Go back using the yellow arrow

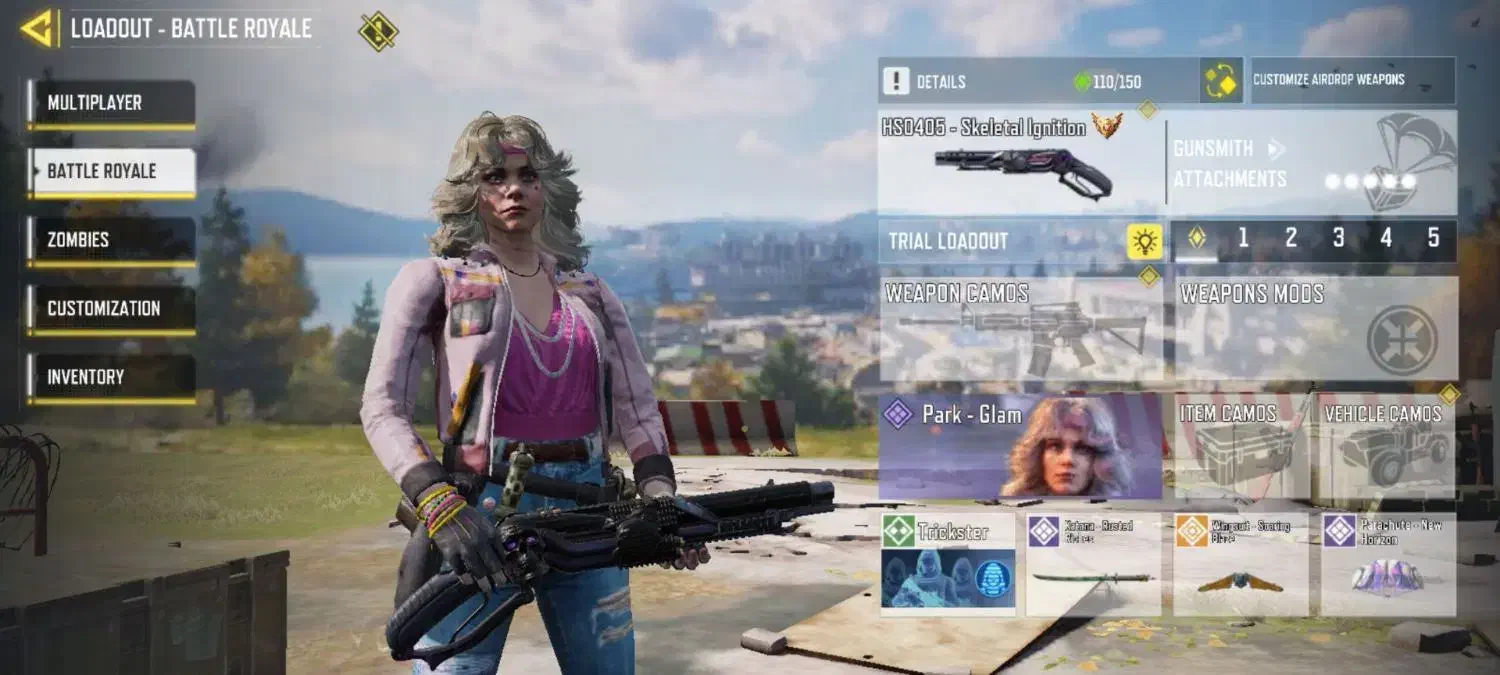37,28
